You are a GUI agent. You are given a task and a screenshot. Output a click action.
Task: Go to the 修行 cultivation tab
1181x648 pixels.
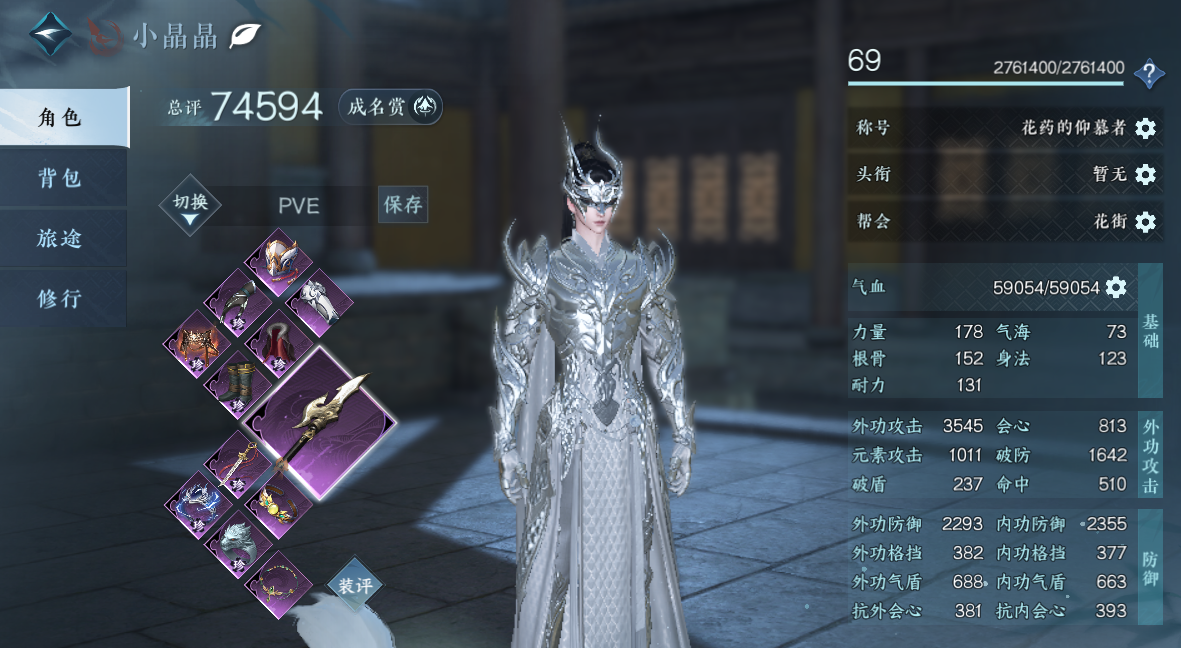click(x=62, y=299)
